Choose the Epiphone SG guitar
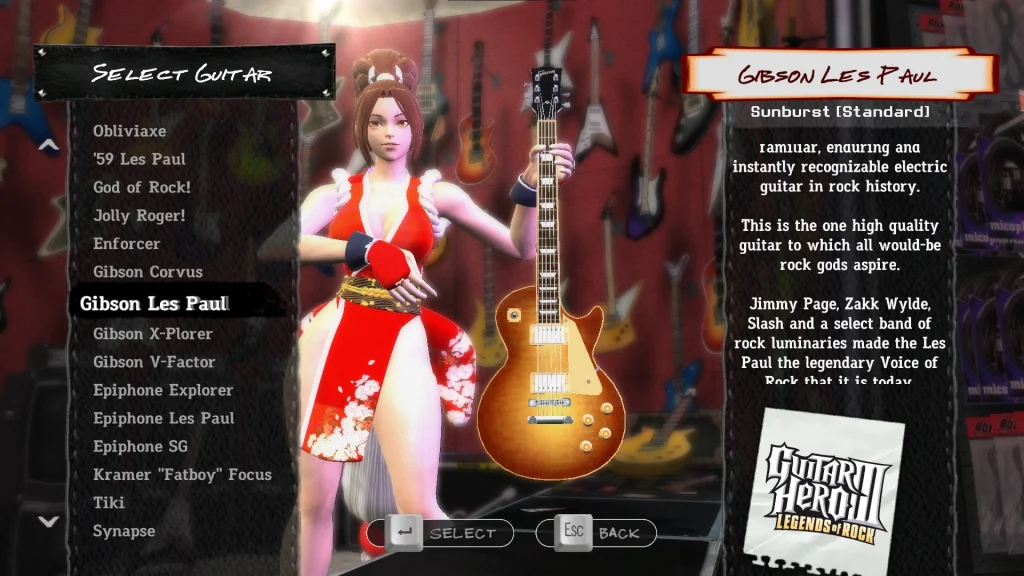The height and width of the screenshot is (576, 1024). click(x=140, y=446)
